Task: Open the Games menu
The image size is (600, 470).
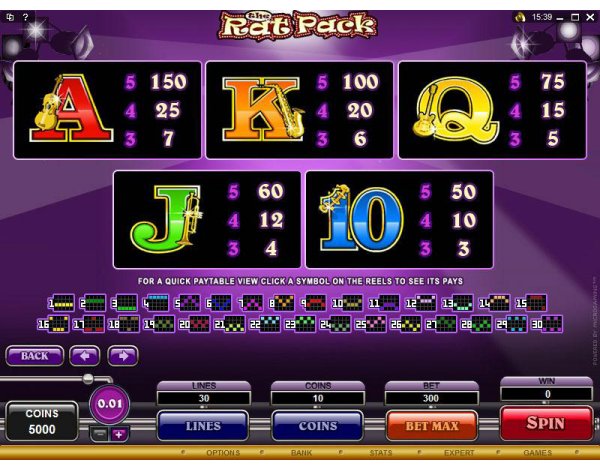Action: click(537, 452)
